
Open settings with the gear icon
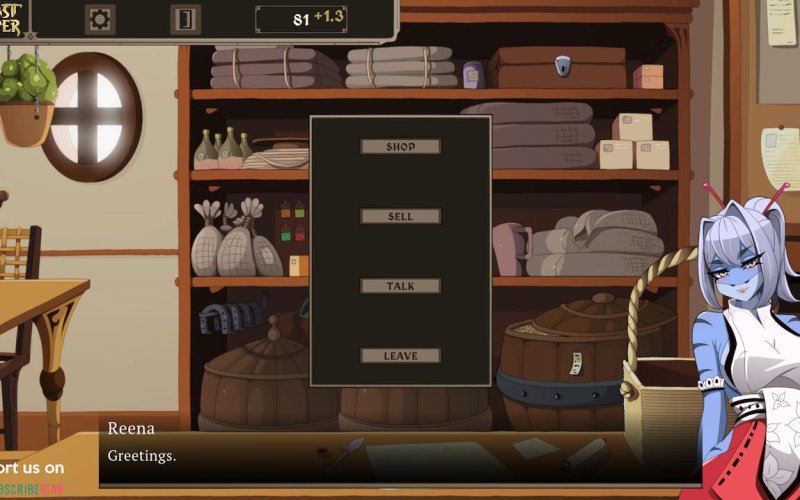(x=100, y=19)
